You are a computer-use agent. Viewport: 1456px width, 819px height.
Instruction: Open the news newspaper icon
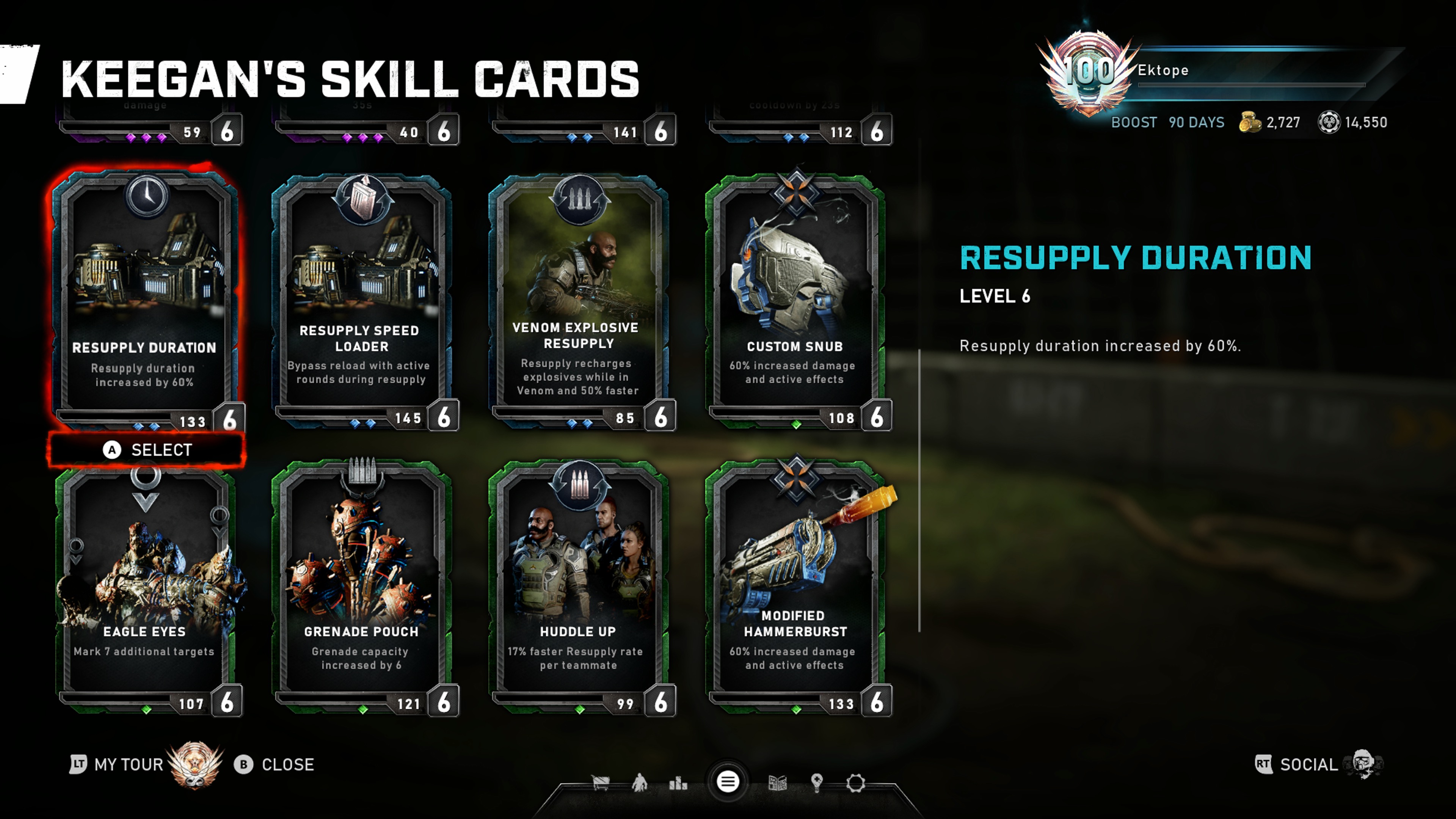tap(778, 783)
